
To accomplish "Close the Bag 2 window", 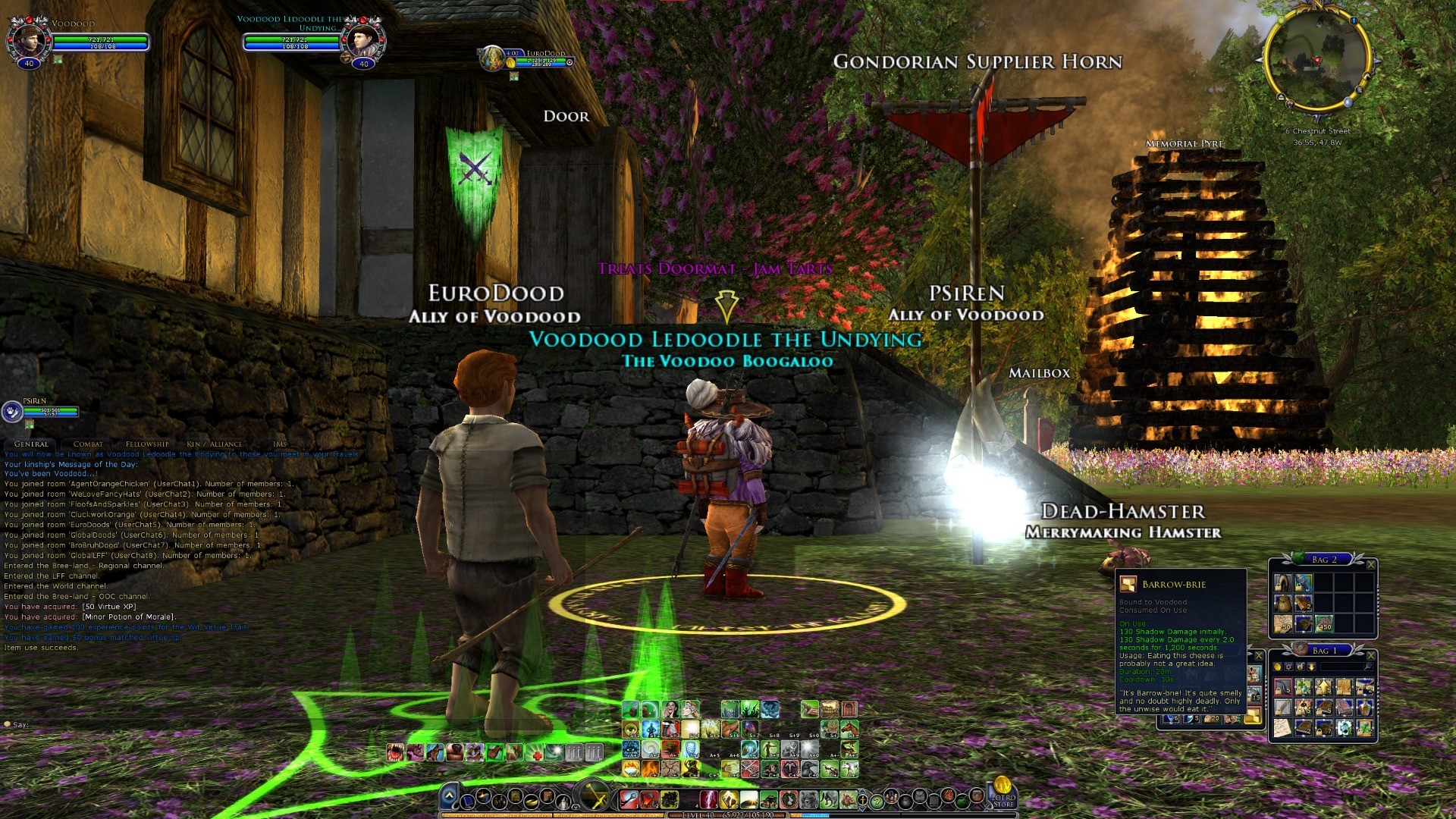I will [x=1370, y=564].
